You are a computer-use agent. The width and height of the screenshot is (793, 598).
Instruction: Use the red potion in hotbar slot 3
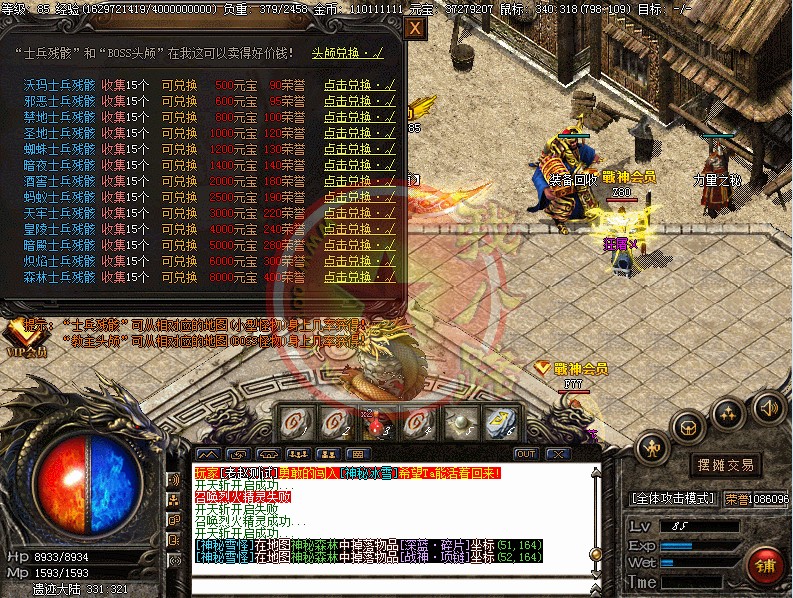[376, 423]
